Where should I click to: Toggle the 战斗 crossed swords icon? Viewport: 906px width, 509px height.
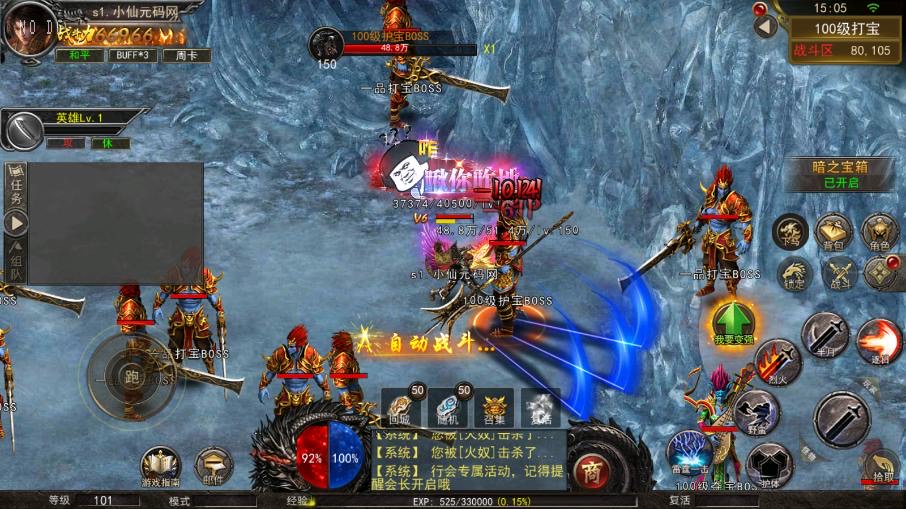coord(839,273)
